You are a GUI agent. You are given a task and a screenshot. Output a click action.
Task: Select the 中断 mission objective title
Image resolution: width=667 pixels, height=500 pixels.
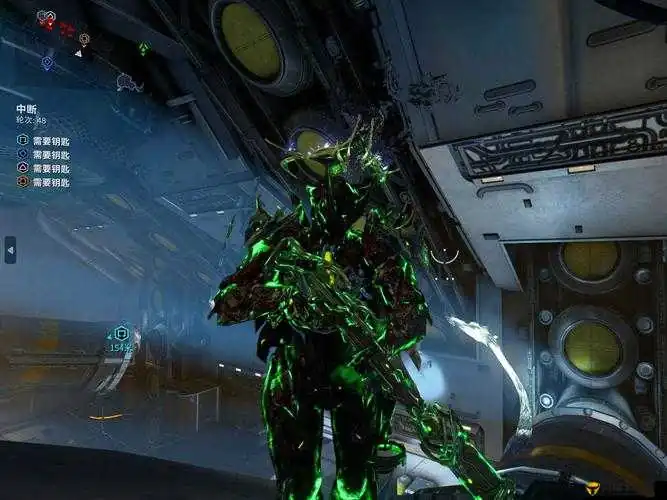click(x=27, y=107)
